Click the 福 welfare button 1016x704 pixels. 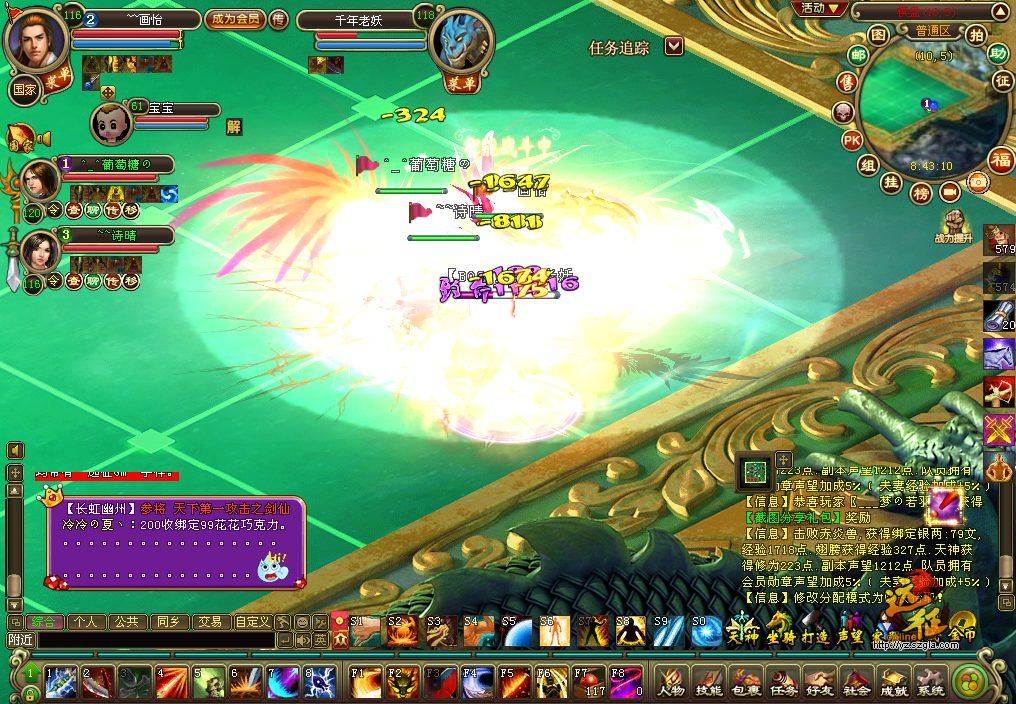(x=1000, y=159)
